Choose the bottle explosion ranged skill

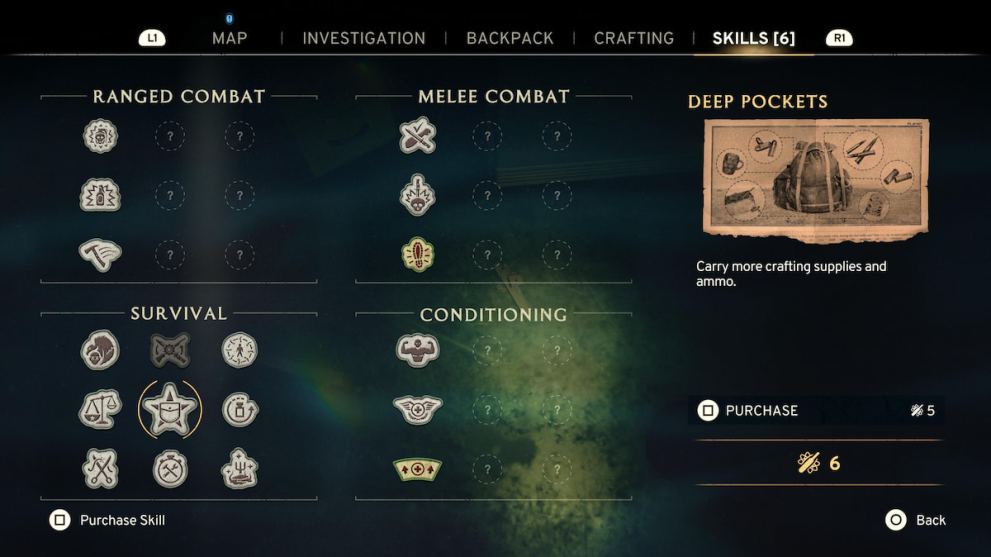100,195
